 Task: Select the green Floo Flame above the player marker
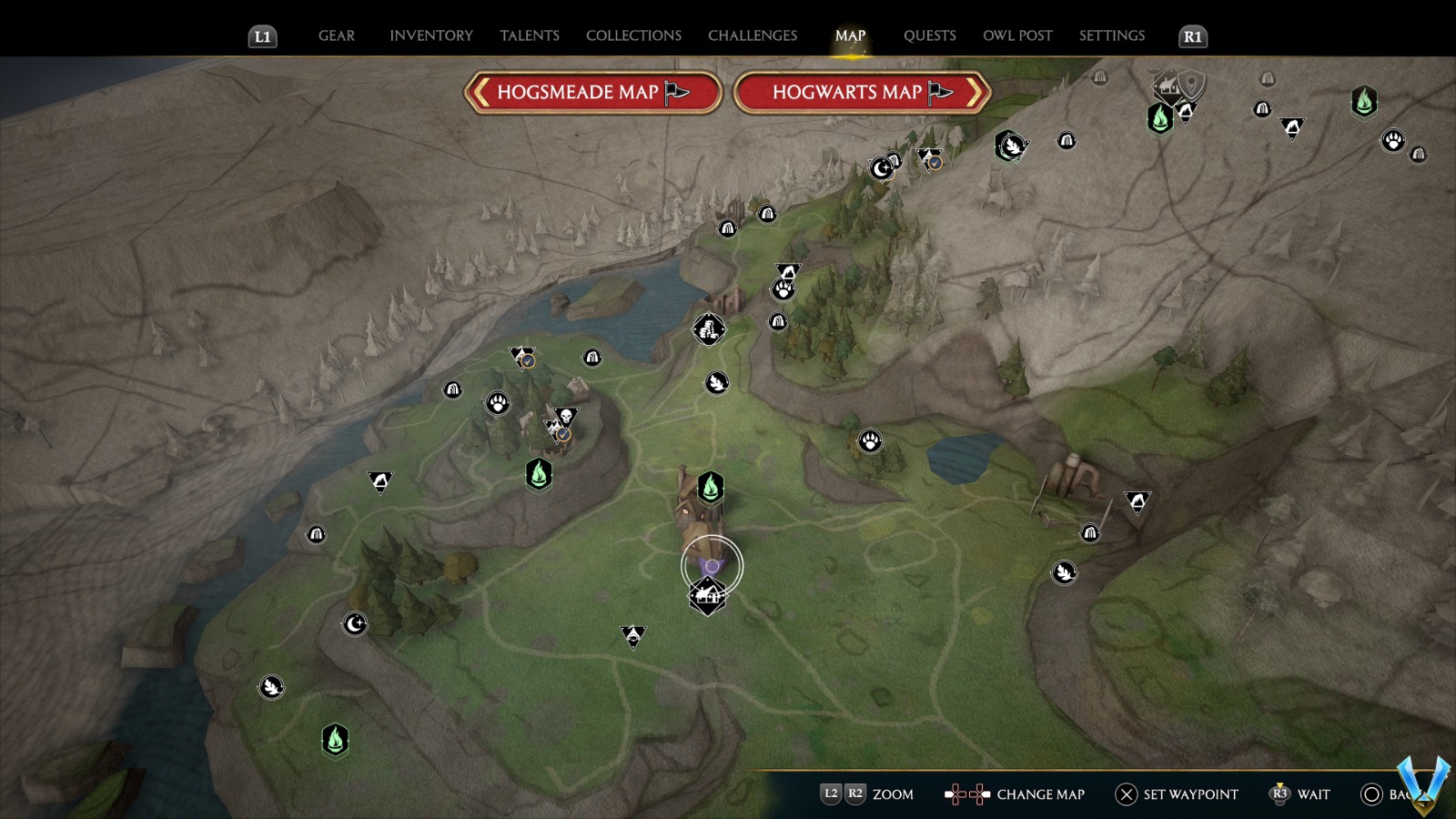pos(711,489)
